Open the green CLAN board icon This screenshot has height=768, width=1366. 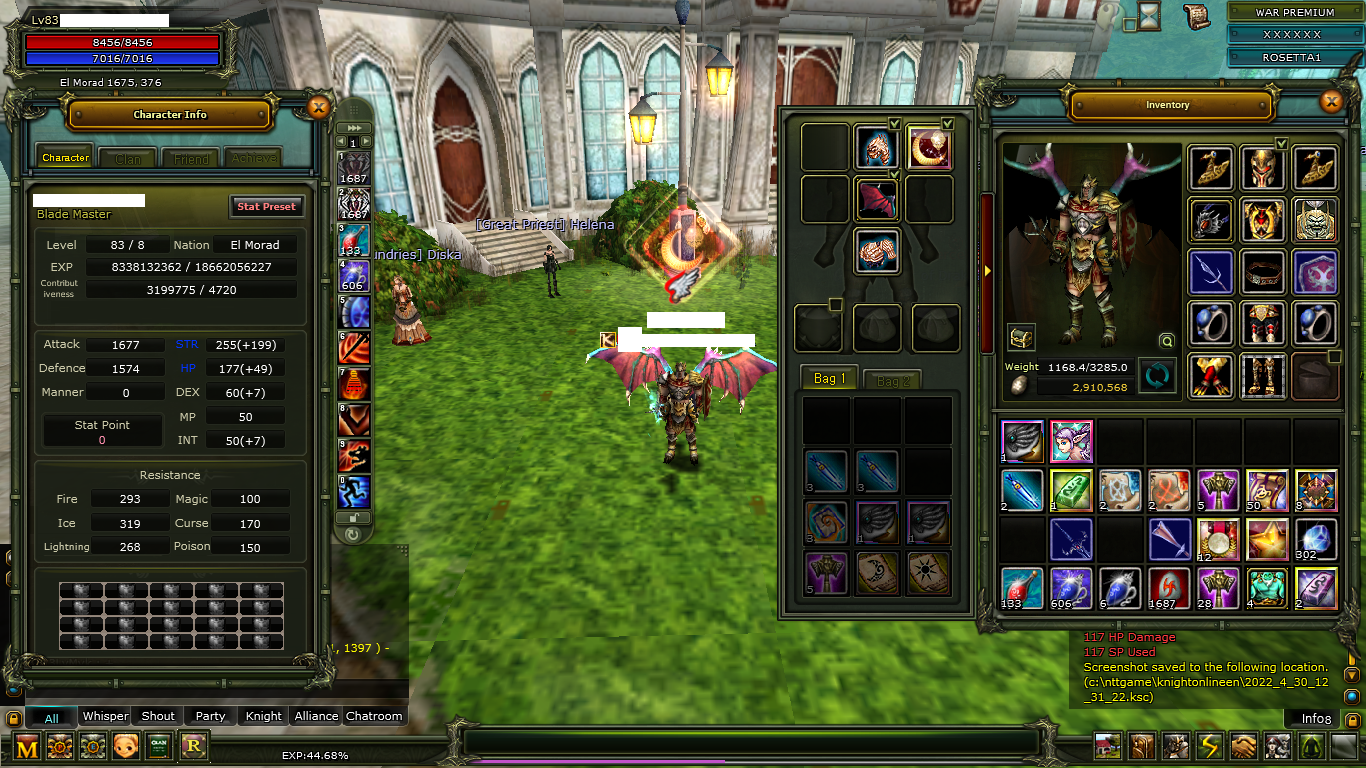pos(159,746)
